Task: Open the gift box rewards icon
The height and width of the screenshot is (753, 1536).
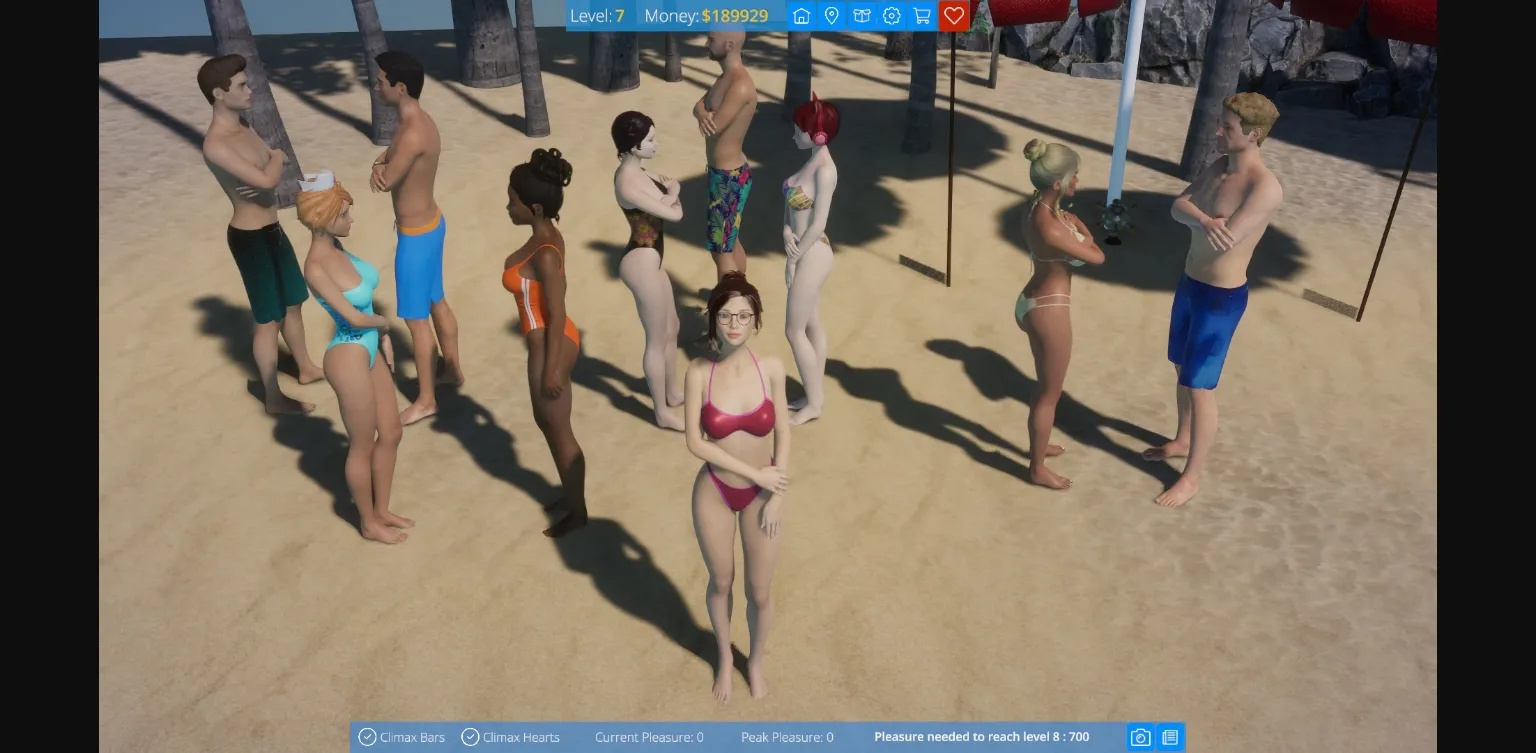Action: pos(861,16)
